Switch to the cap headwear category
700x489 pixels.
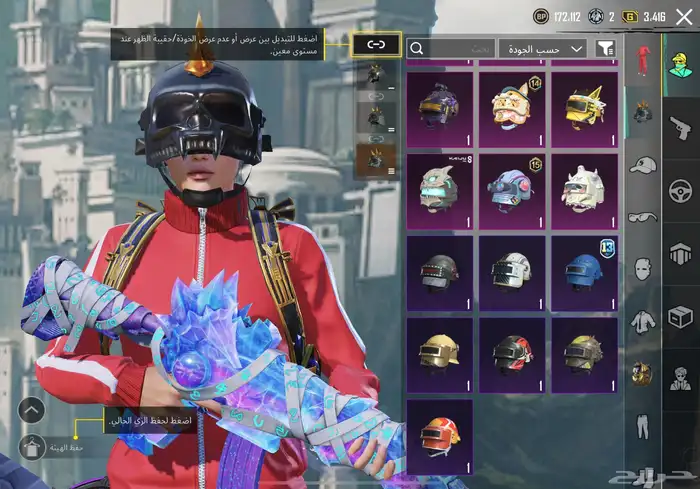[x=641, y=164]
